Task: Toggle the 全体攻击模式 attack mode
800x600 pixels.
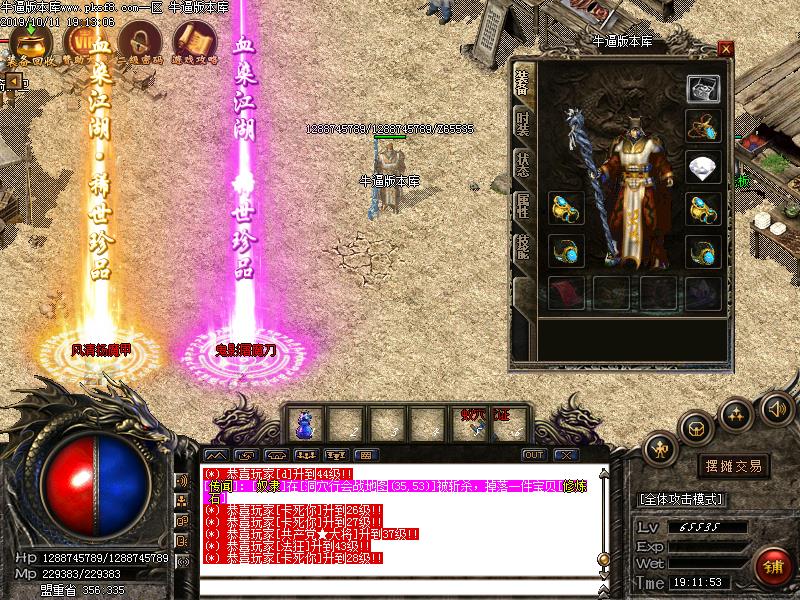Action: tap(681, 498)
